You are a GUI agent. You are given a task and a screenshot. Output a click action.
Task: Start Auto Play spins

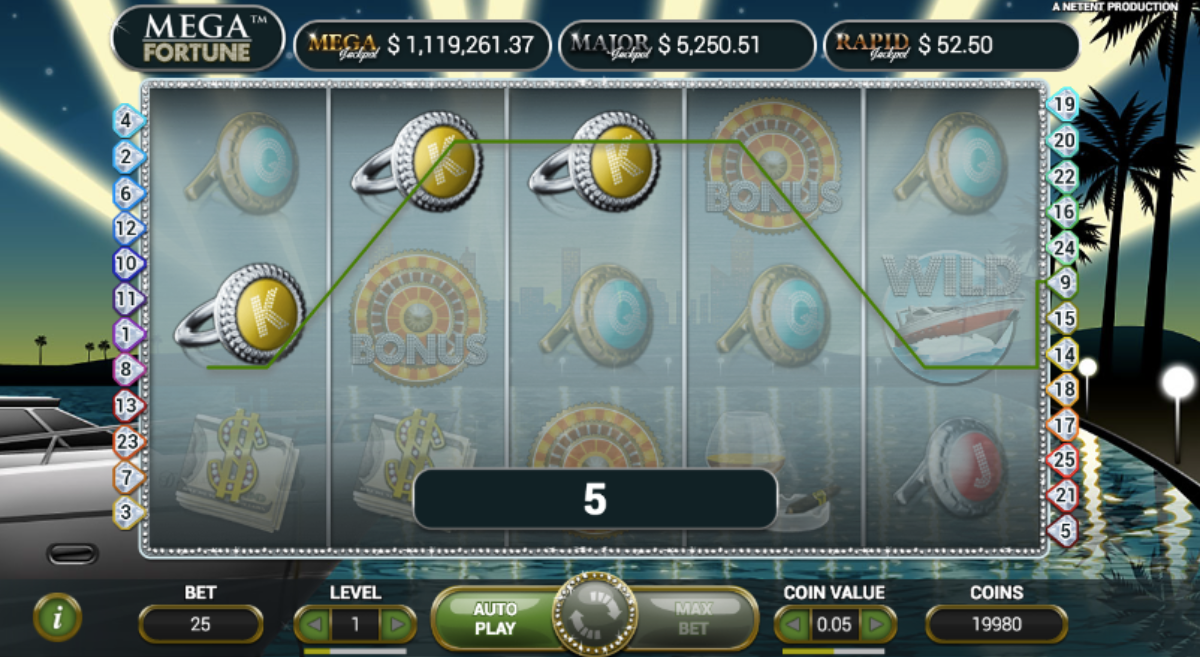(494, 619)
